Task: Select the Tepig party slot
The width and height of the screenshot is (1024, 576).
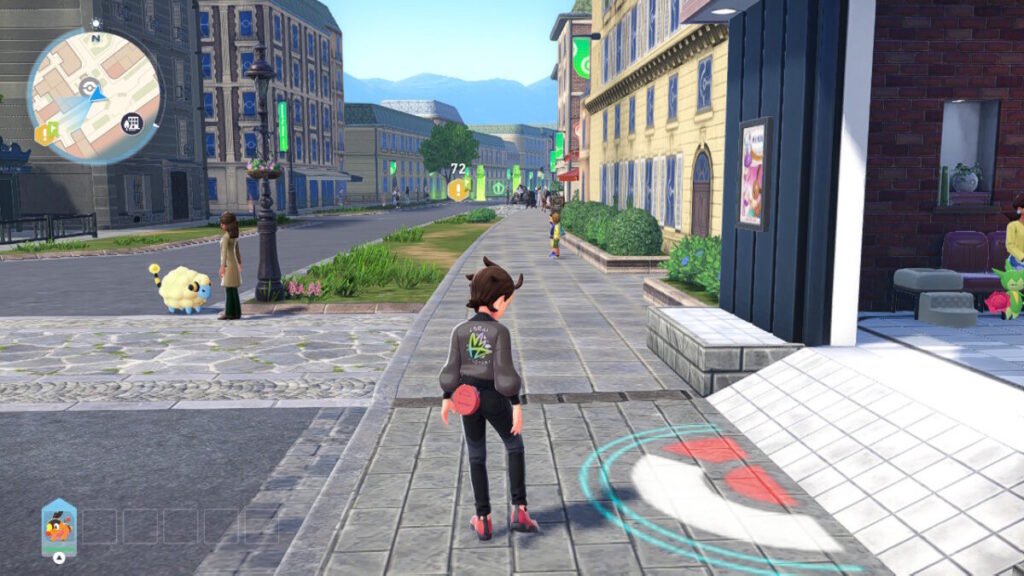Action: 59,527
